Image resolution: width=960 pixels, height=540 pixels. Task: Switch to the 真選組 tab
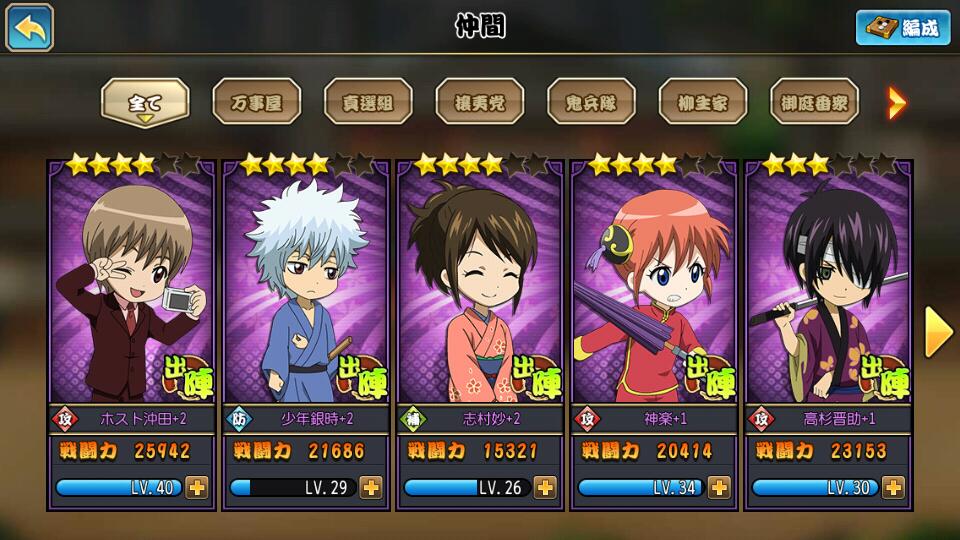[x=368, y=102]
